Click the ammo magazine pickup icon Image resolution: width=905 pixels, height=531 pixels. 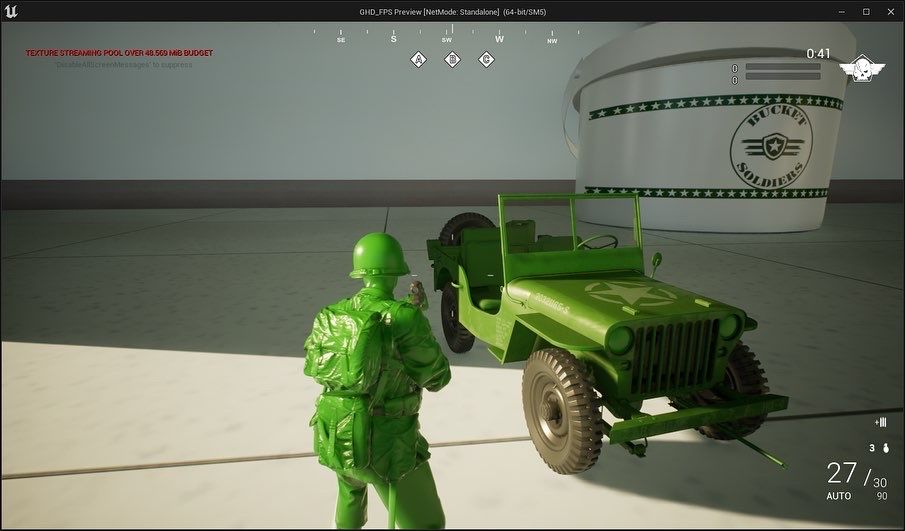pyautogui.click(x=880, y=422)
